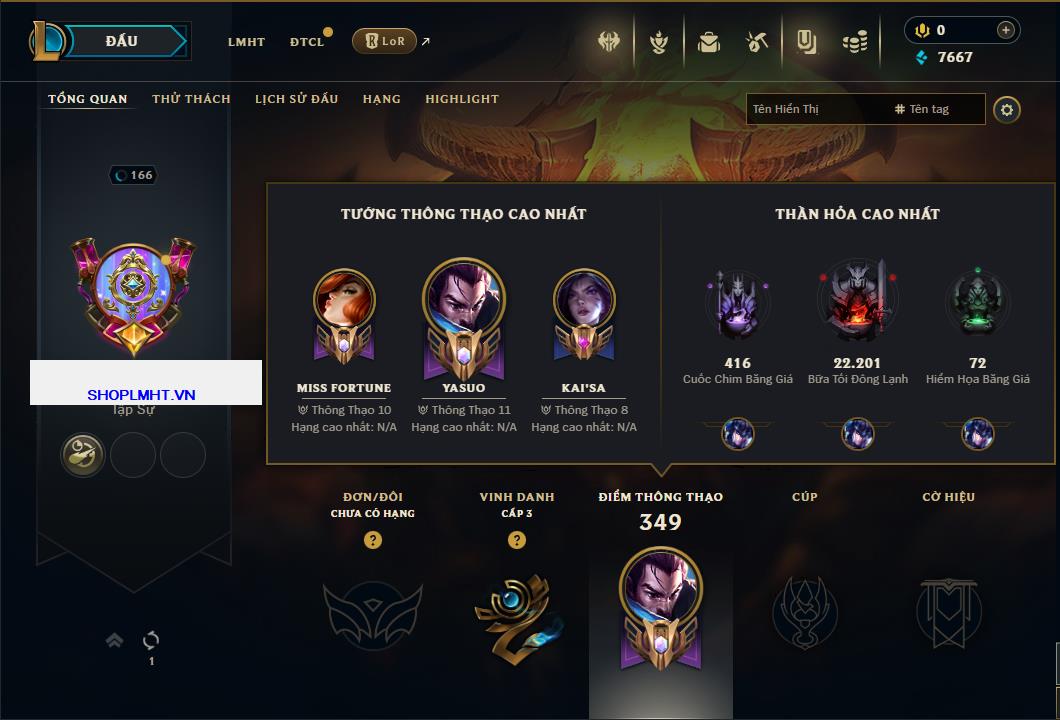Click the ĐẤU play button
Viewport: 1060px width, 720px height.
coord(122,41)
